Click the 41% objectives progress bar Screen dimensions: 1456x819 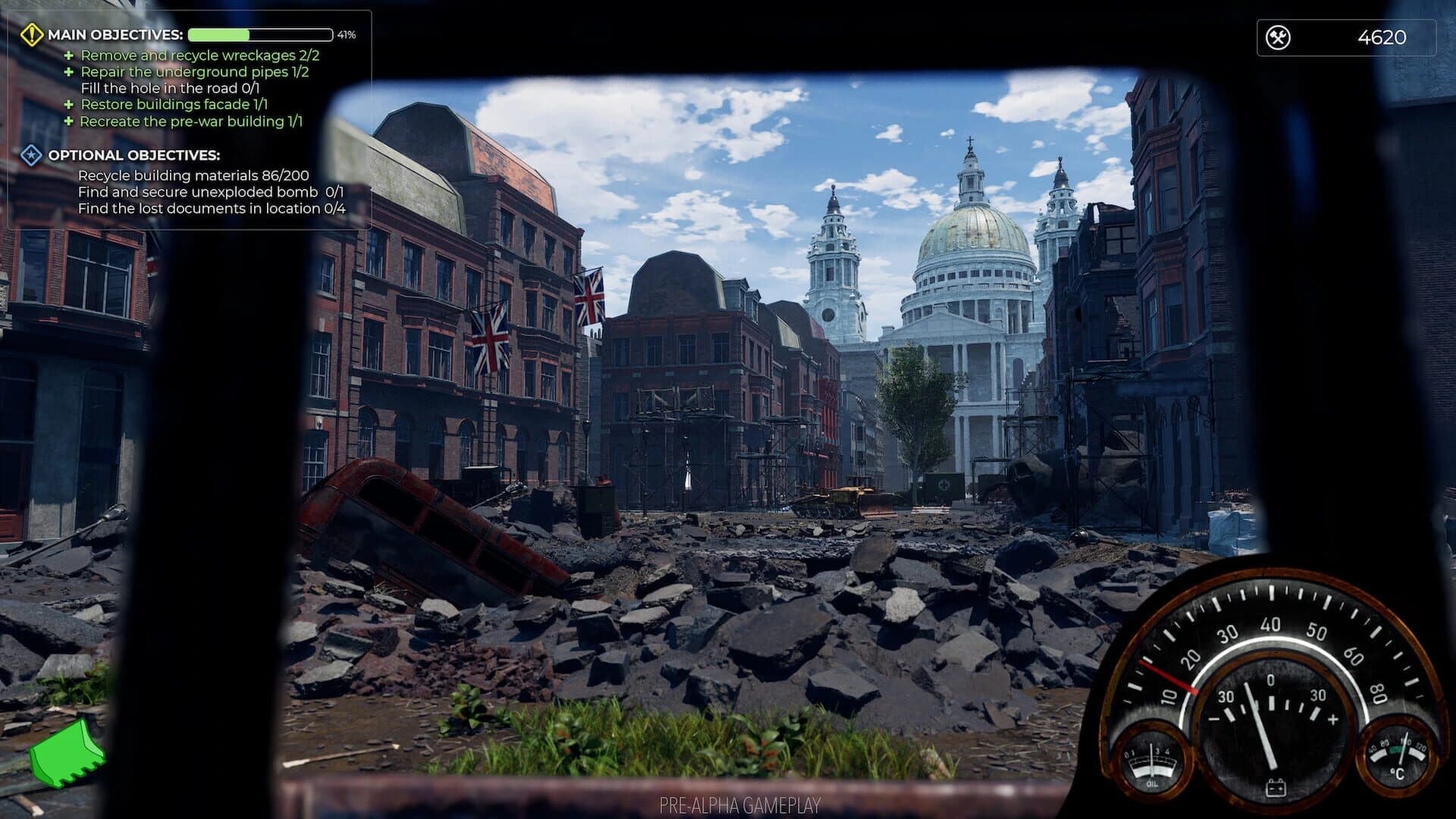(x=261, y=34)
